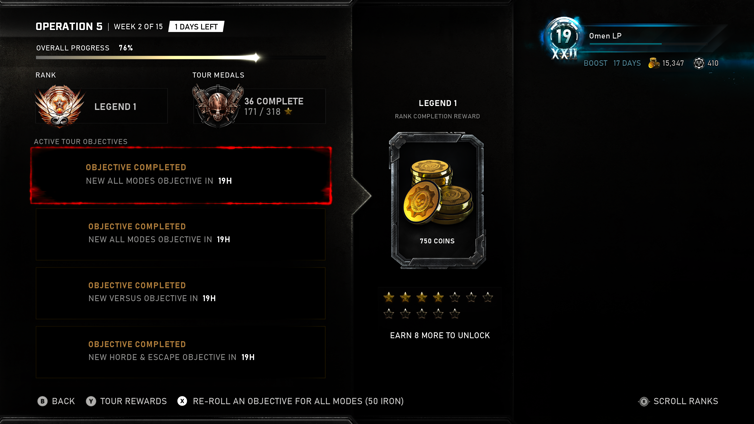This screenshot has width=754, height=424.
Task: Select the non-highlighted All Modes objective row
Action: click(181, 234)
